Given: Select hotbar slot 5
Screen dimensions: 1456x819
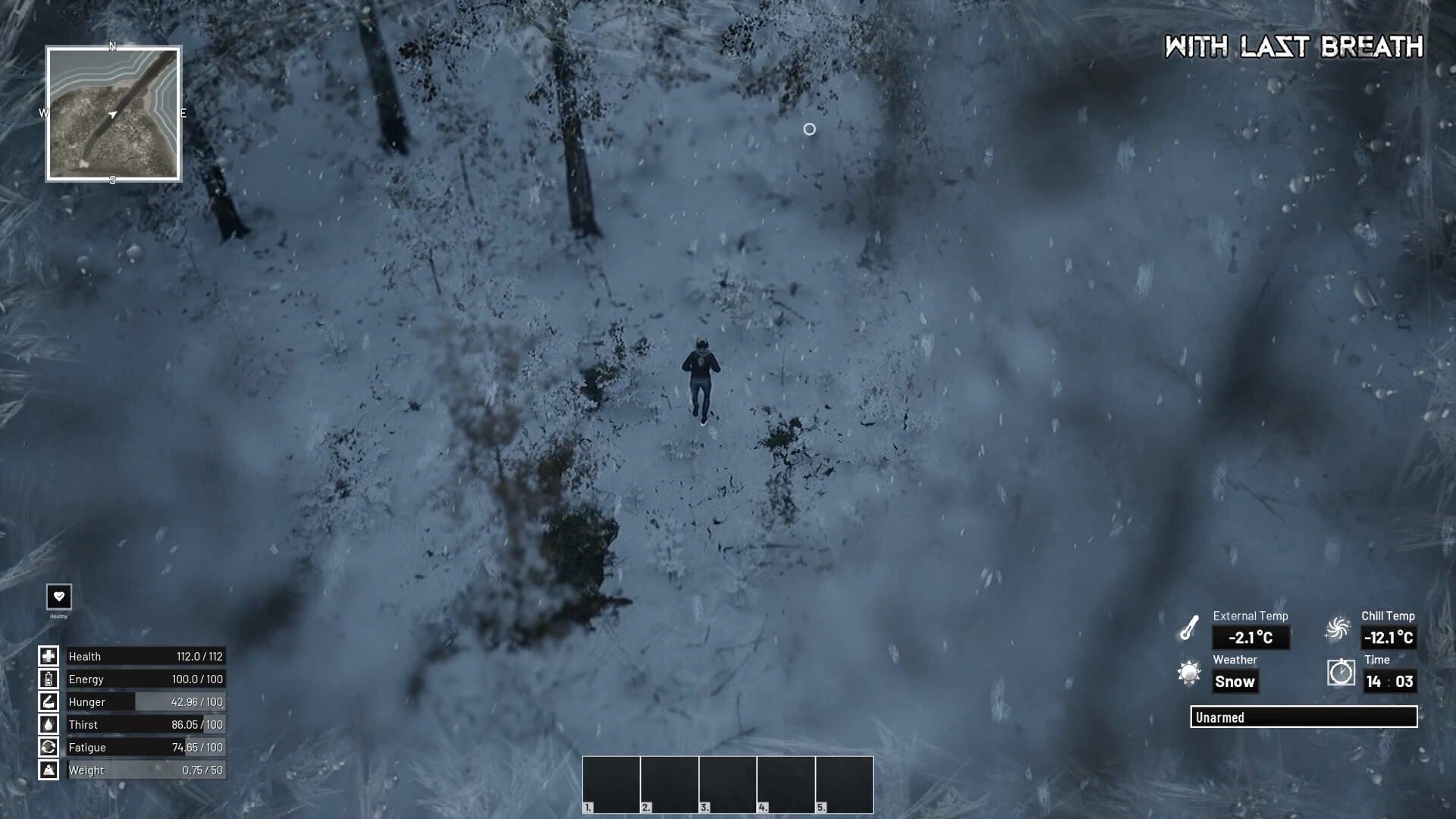Looking at the screenshot, I should (844, 784).
